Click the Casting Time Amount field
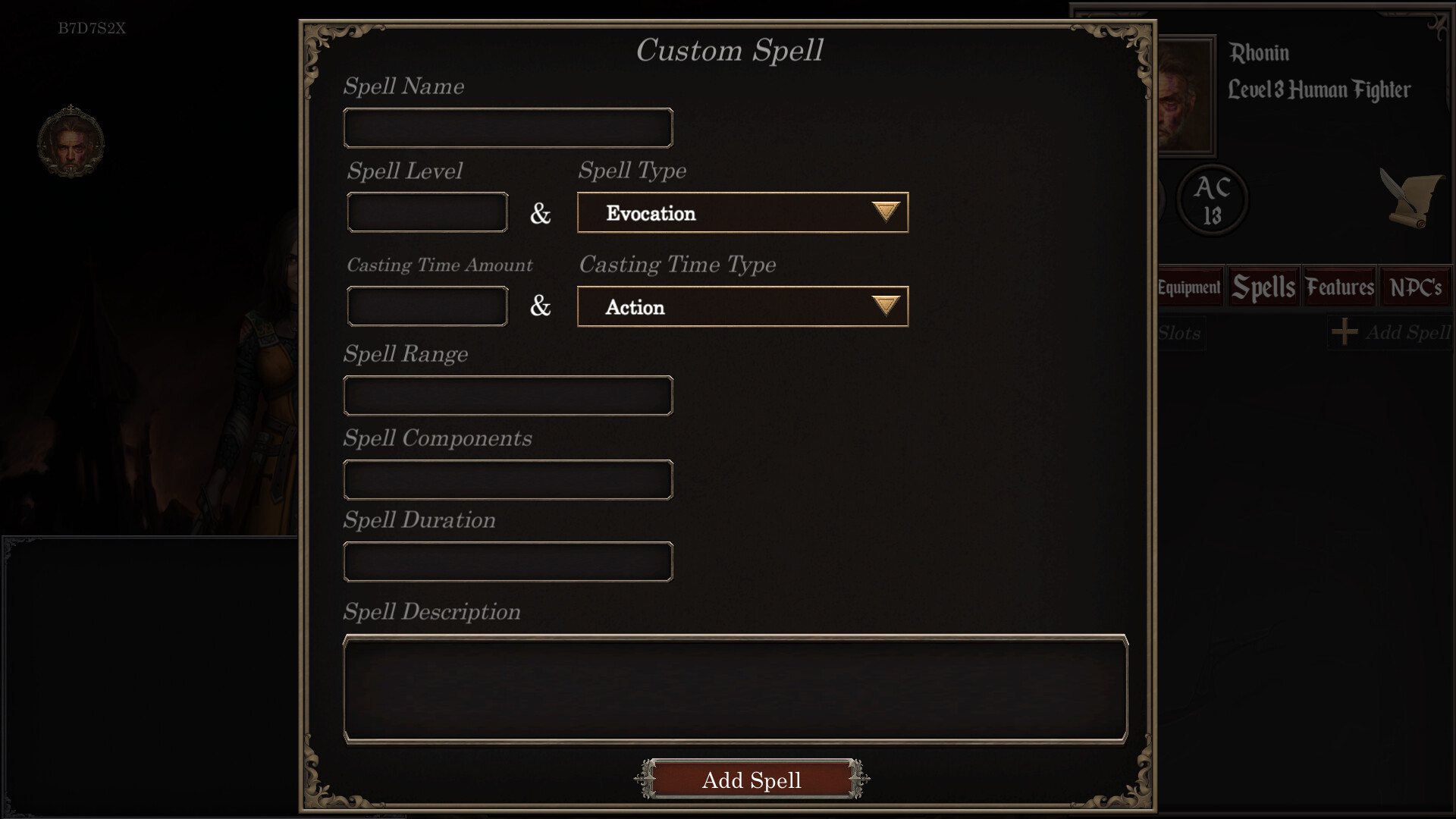The height and width of the screenshot is (819, 1456). coord(426,306)
